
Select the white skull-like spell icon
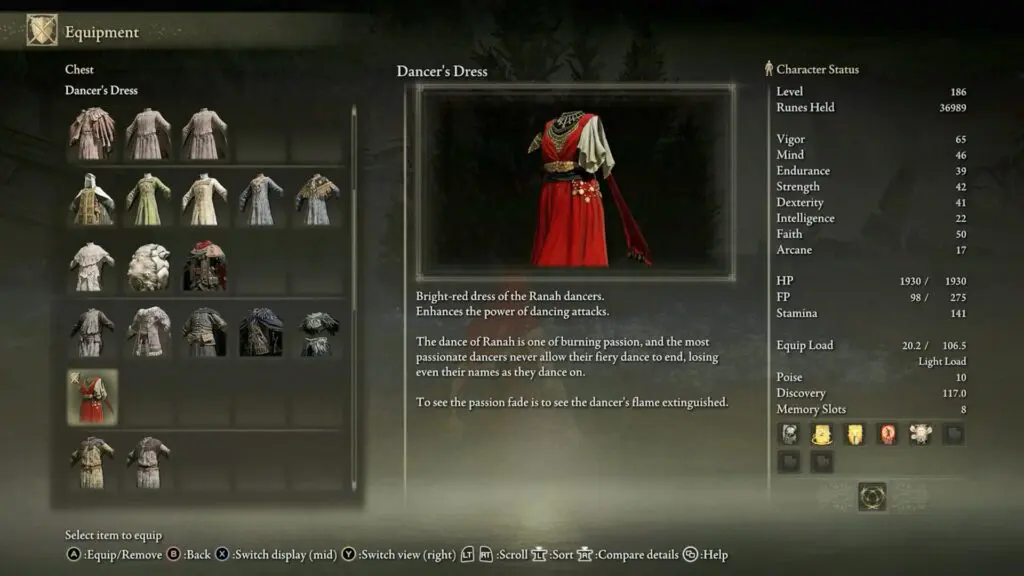coord(920,434)
